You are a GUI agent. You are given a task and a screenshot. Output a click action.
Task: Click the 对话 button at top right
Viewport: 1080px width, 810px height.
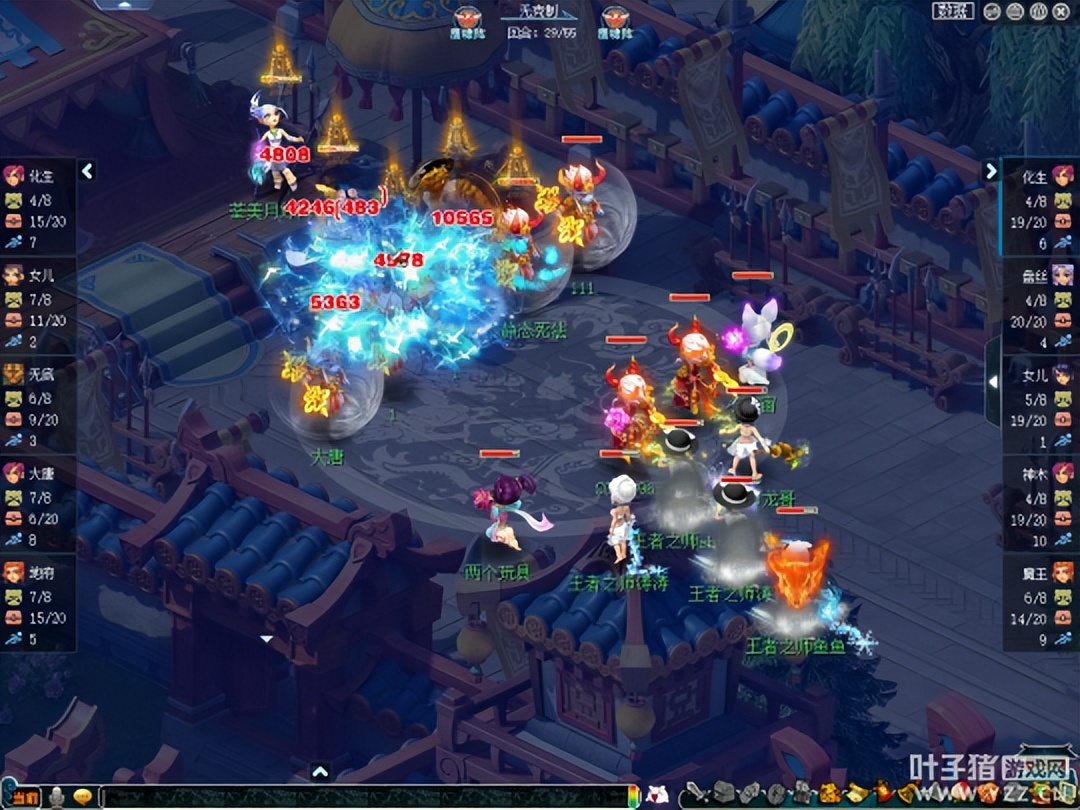953,11
